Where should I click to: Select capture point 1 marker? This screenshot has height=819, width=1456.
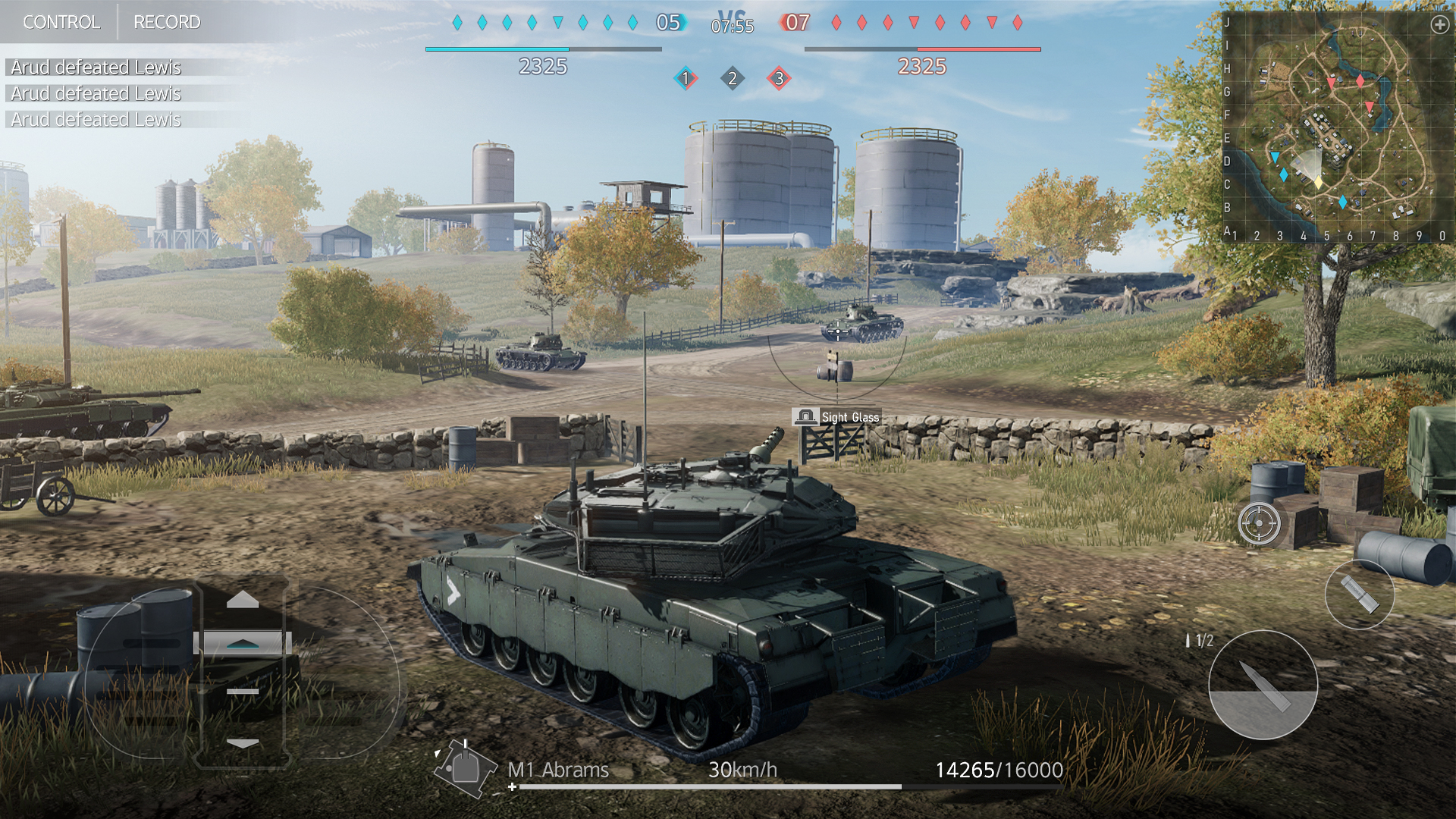pyautogui.click(x=686, y=78)
